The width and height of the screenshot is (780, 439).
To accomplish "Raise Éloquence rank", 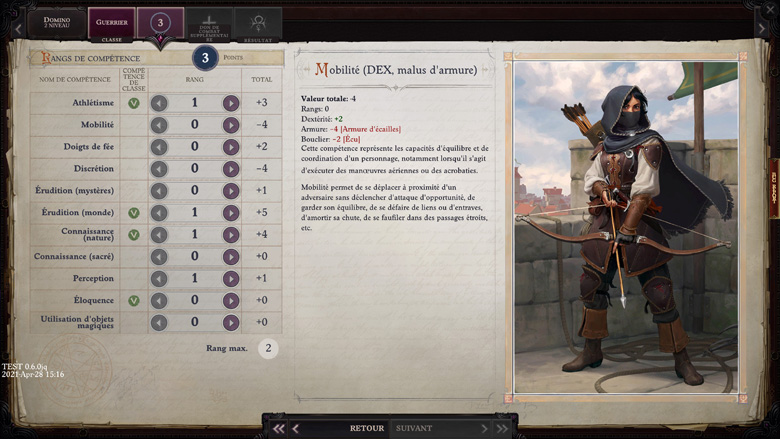I will tap(231, 301).
